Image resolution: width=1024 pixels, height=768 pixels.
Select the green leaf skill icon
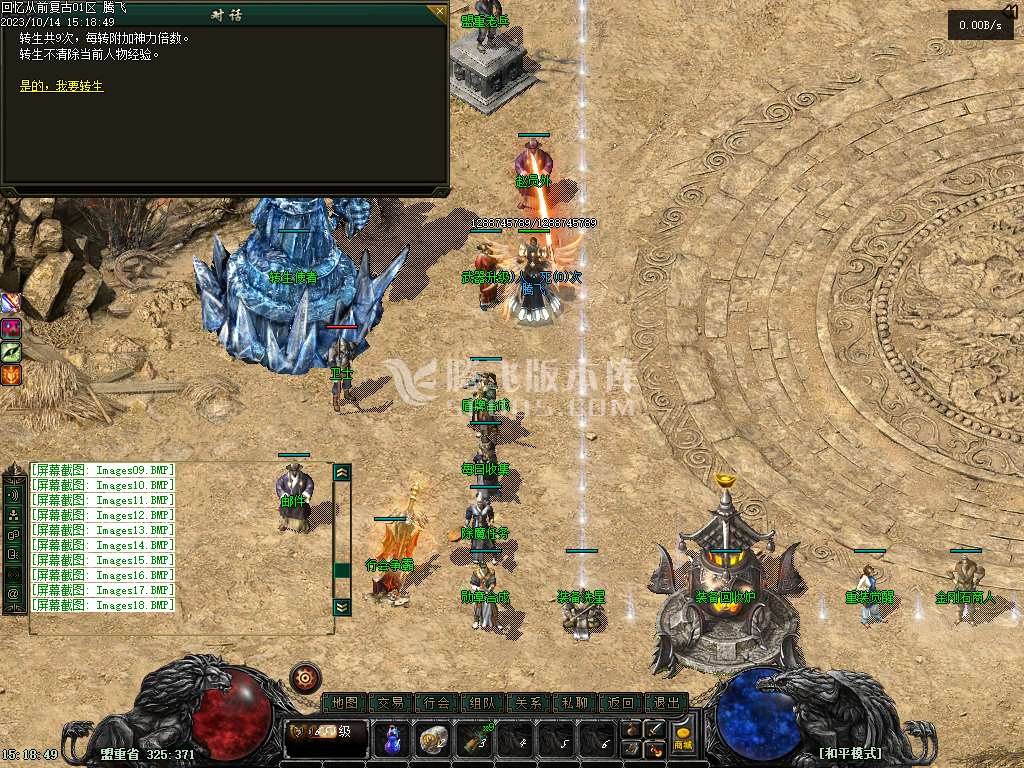pos(11,351)
